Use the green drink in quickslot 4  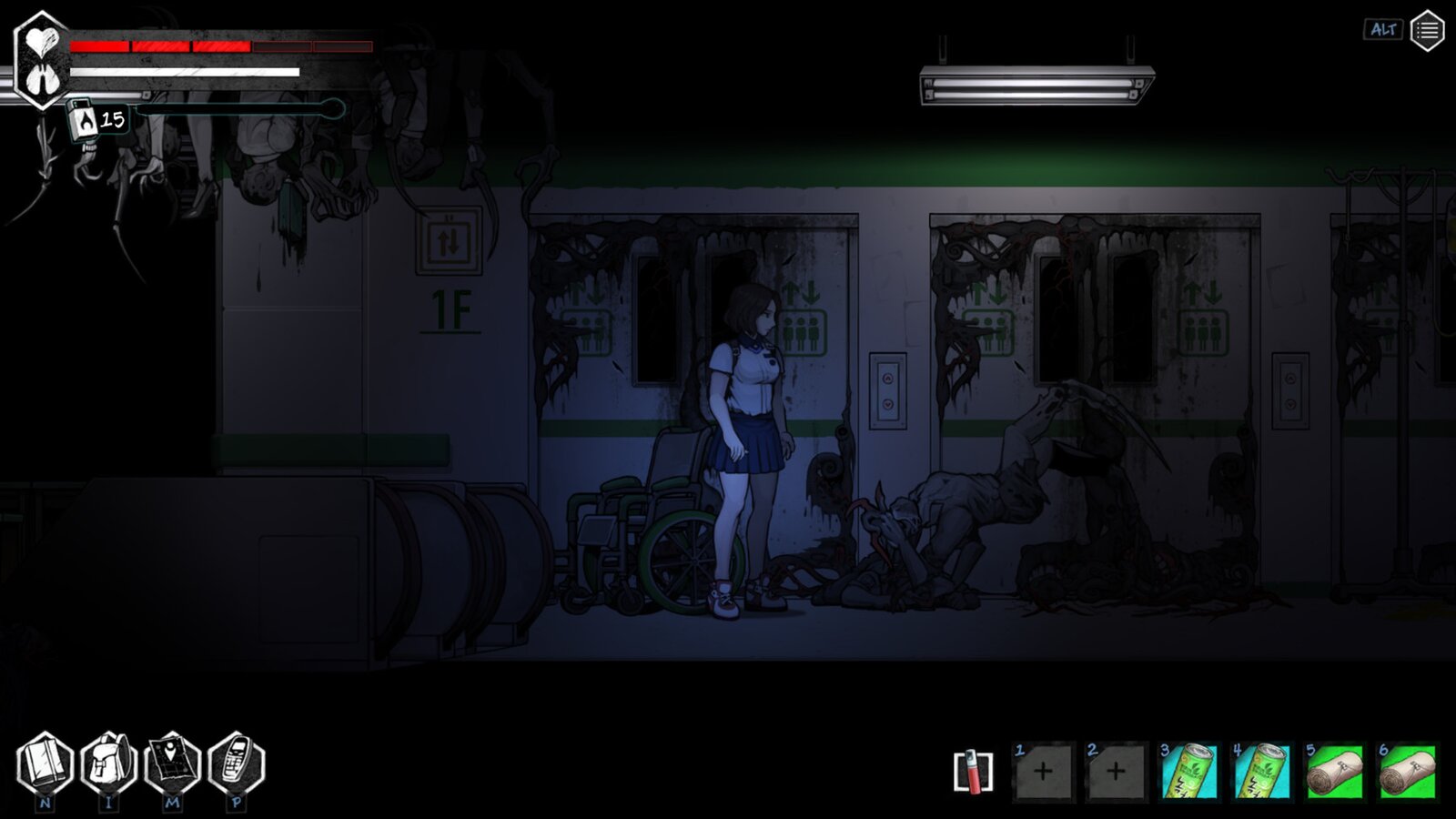pos(1259,772)
